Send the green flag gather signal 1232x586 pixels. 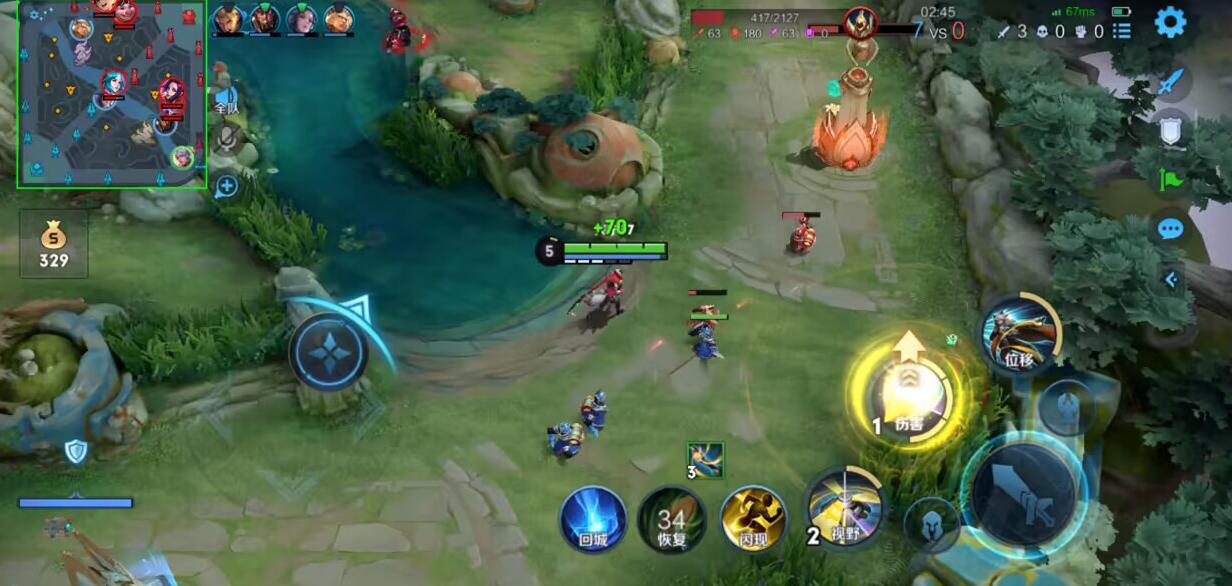pyautogui.click(x=1170, y=180)
